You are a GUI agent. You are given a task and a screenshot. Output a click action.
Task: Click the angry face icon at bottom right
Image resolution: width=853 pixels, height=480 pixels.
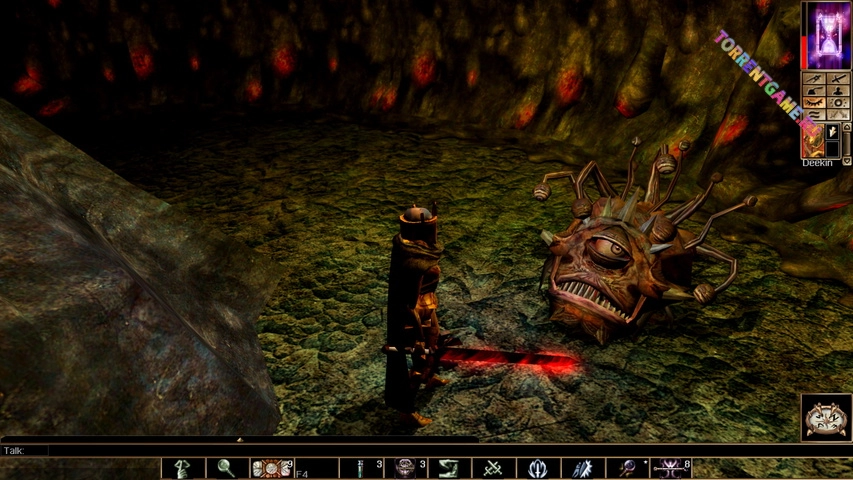pyautogui.click(x=826, y=416)
